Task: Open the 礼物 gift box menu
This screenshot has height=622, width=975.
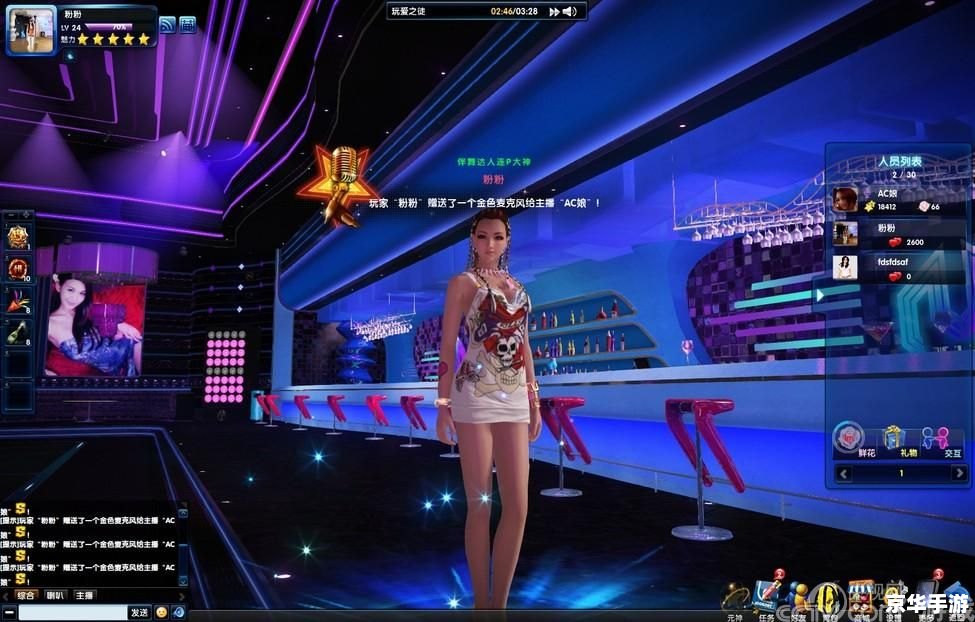Action: (x=892, y=439)
